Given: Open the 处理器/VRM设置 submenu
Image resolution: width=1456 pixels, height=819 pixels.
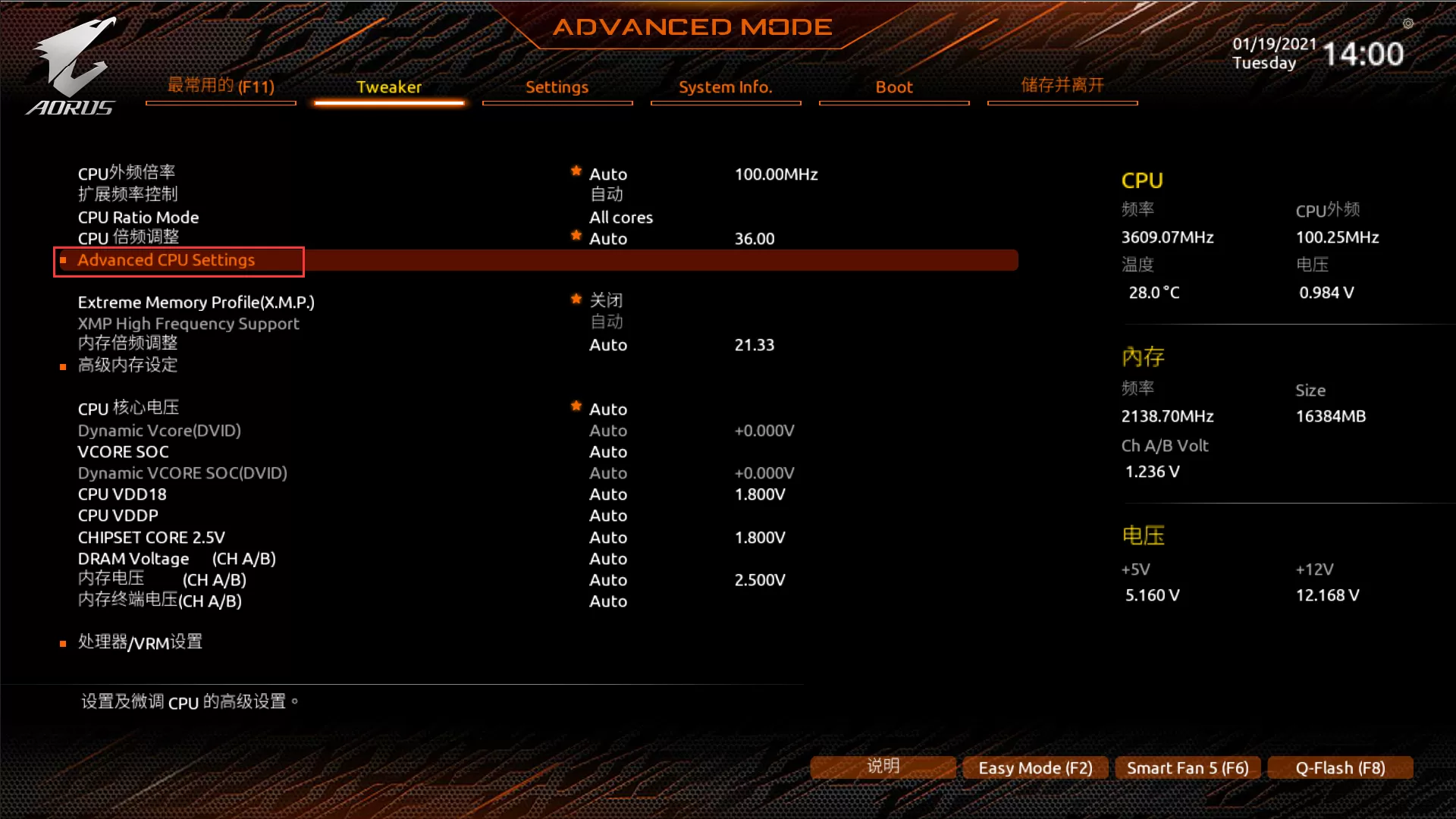Looking at the screenshot, I should coord(140,642).
